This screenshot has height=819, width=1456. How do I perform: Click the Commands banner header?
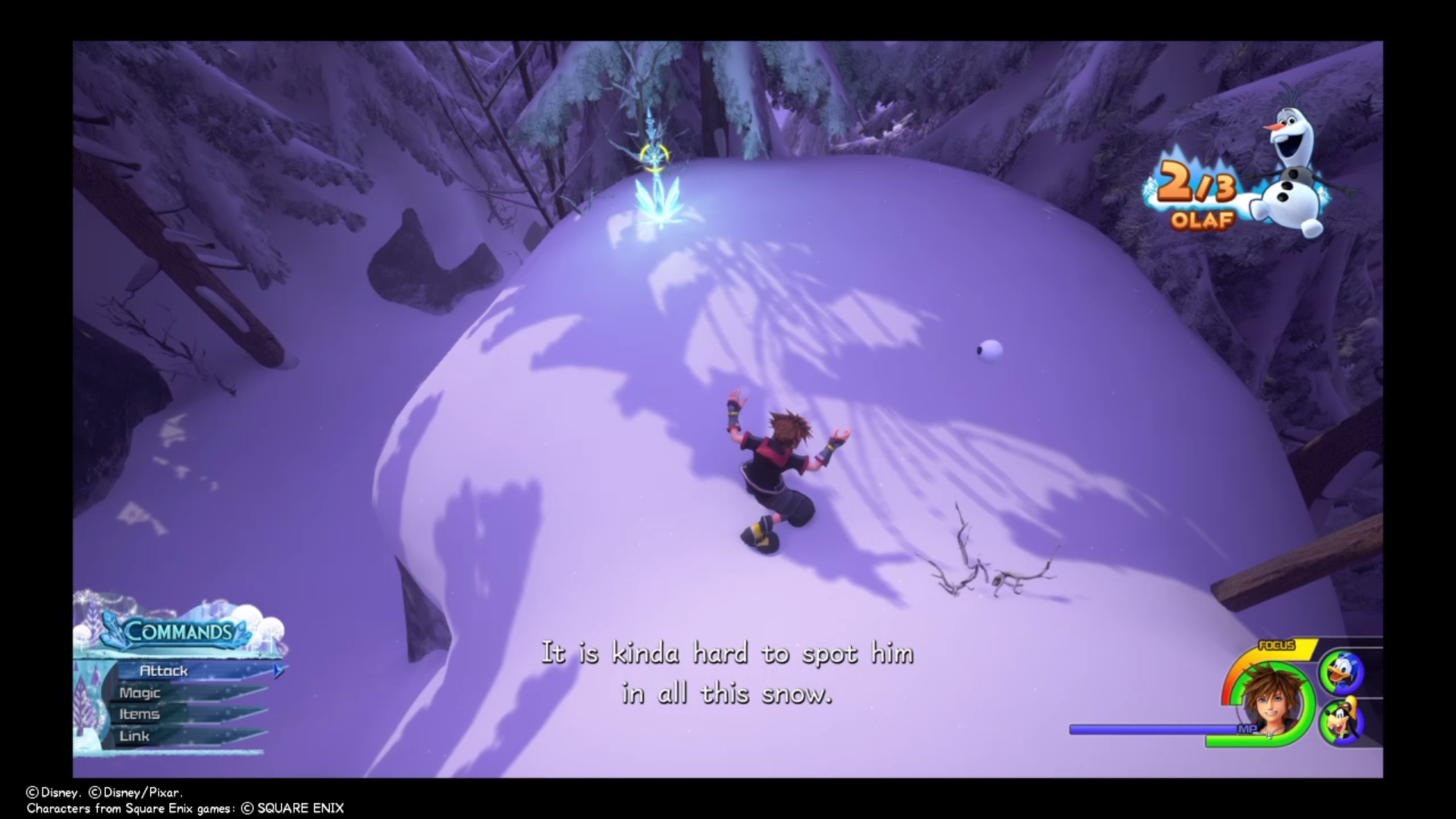point(178,629)
